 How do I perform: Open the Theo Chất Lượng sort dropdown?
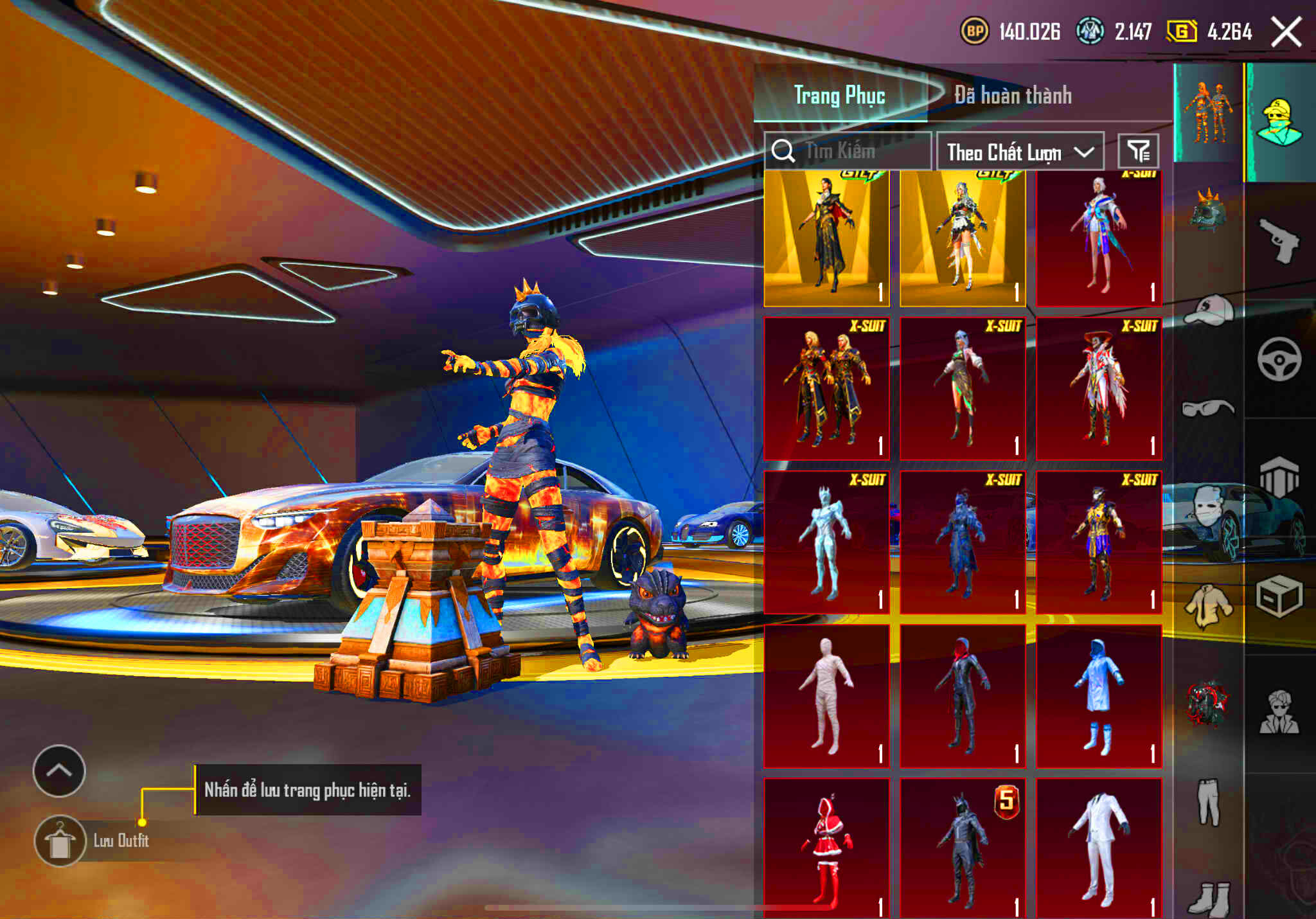pyautogui.click(x=1020, y=152)
